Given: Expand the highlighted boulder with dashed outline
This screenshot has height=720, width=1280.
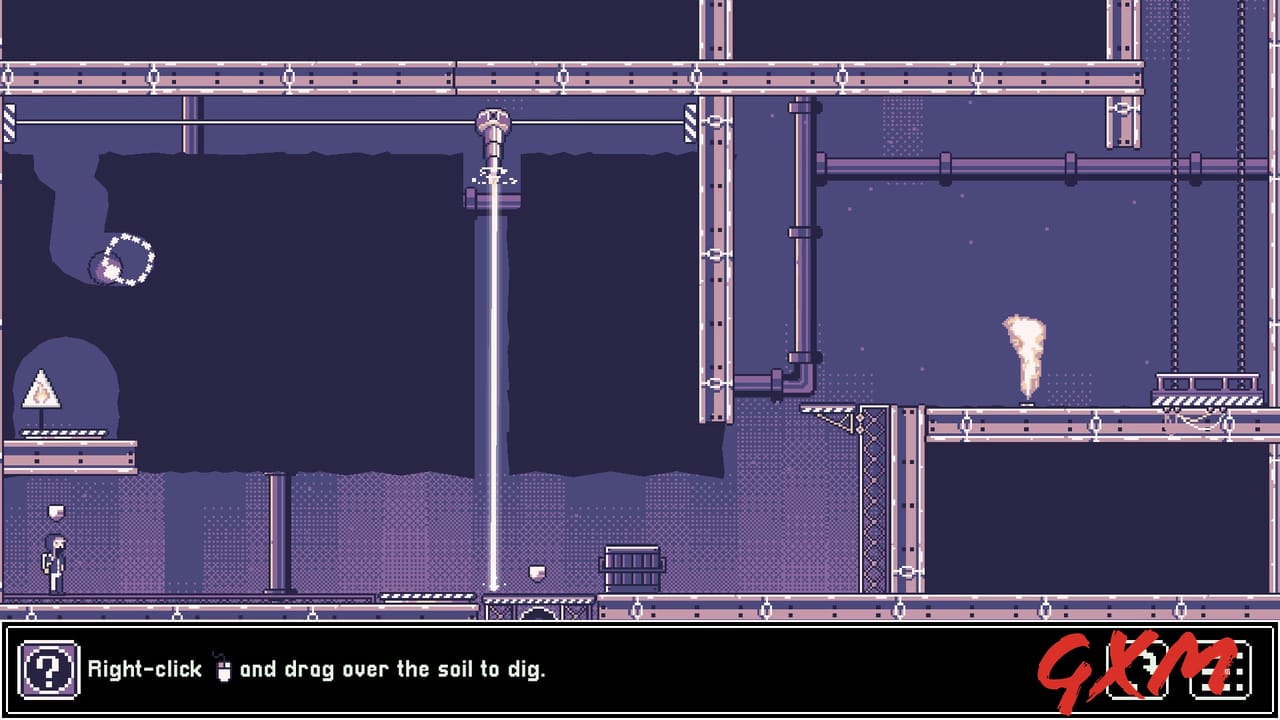Looking at the screenshot, I should [122, 258].
